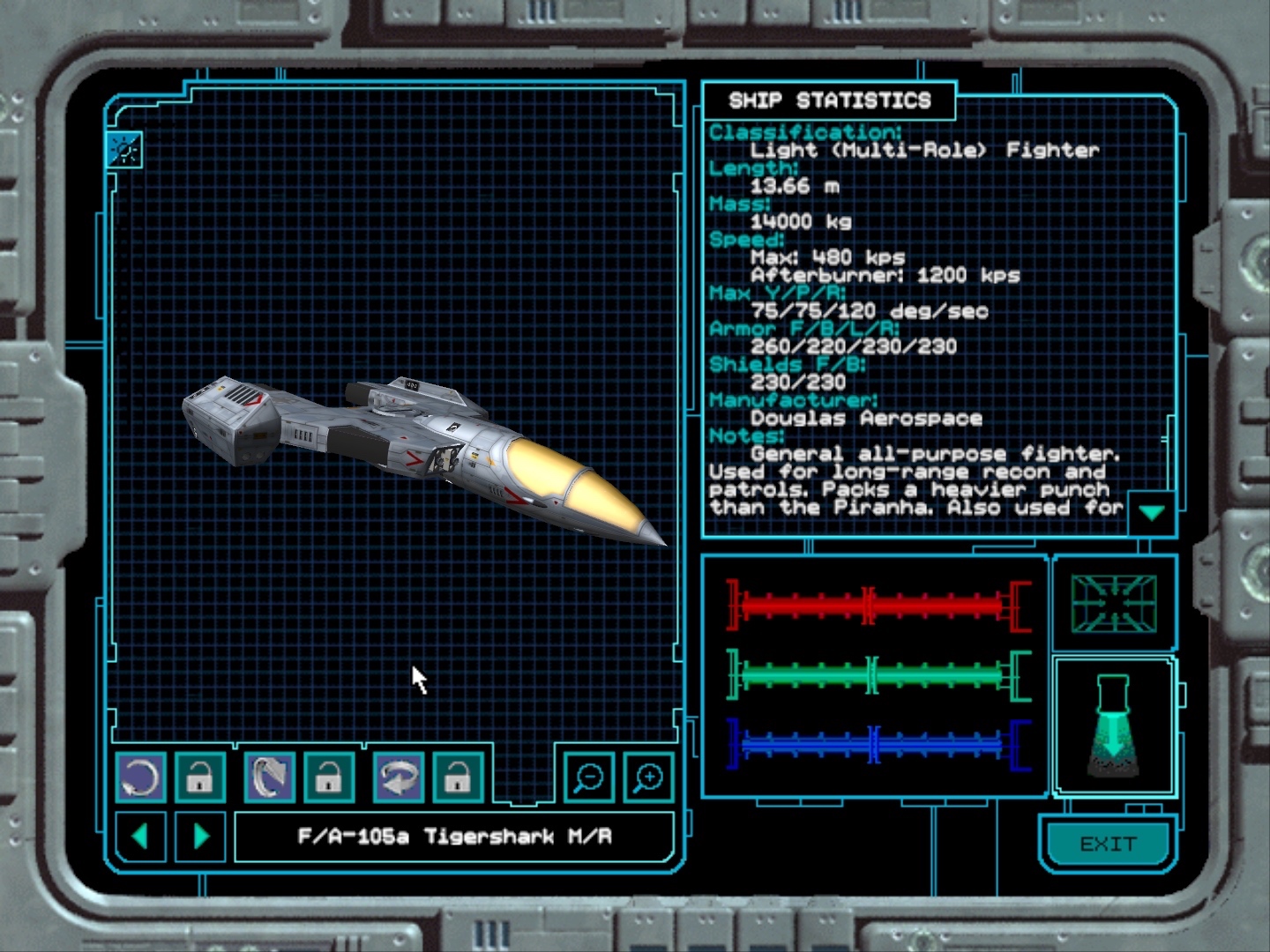Select the grid with inward arrows icon
The width and height of the screenshot is (1270, 952).
tap(1114, 604)
